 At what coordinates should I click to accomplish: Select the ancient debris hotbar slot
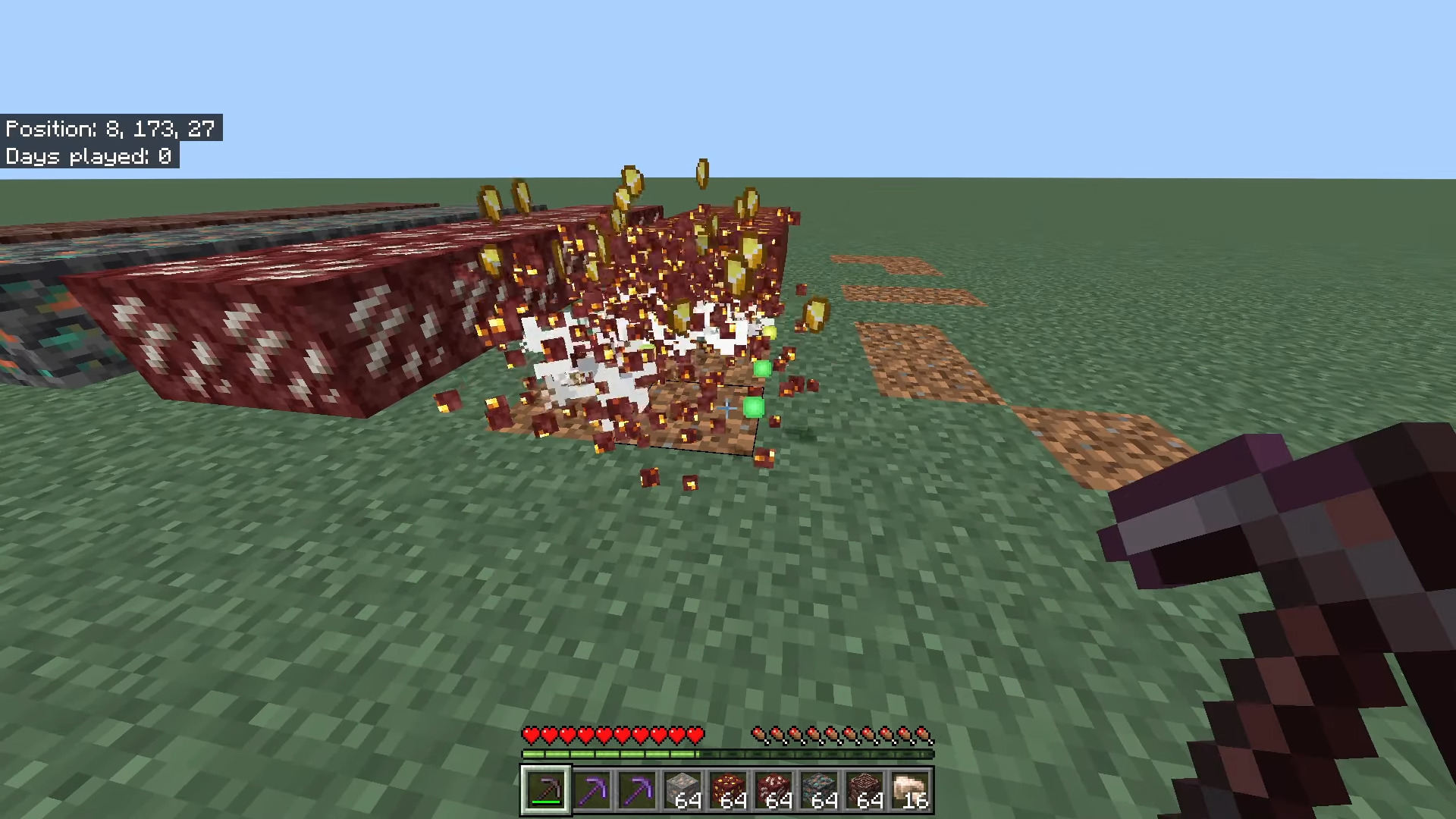[x=864, y=790]
